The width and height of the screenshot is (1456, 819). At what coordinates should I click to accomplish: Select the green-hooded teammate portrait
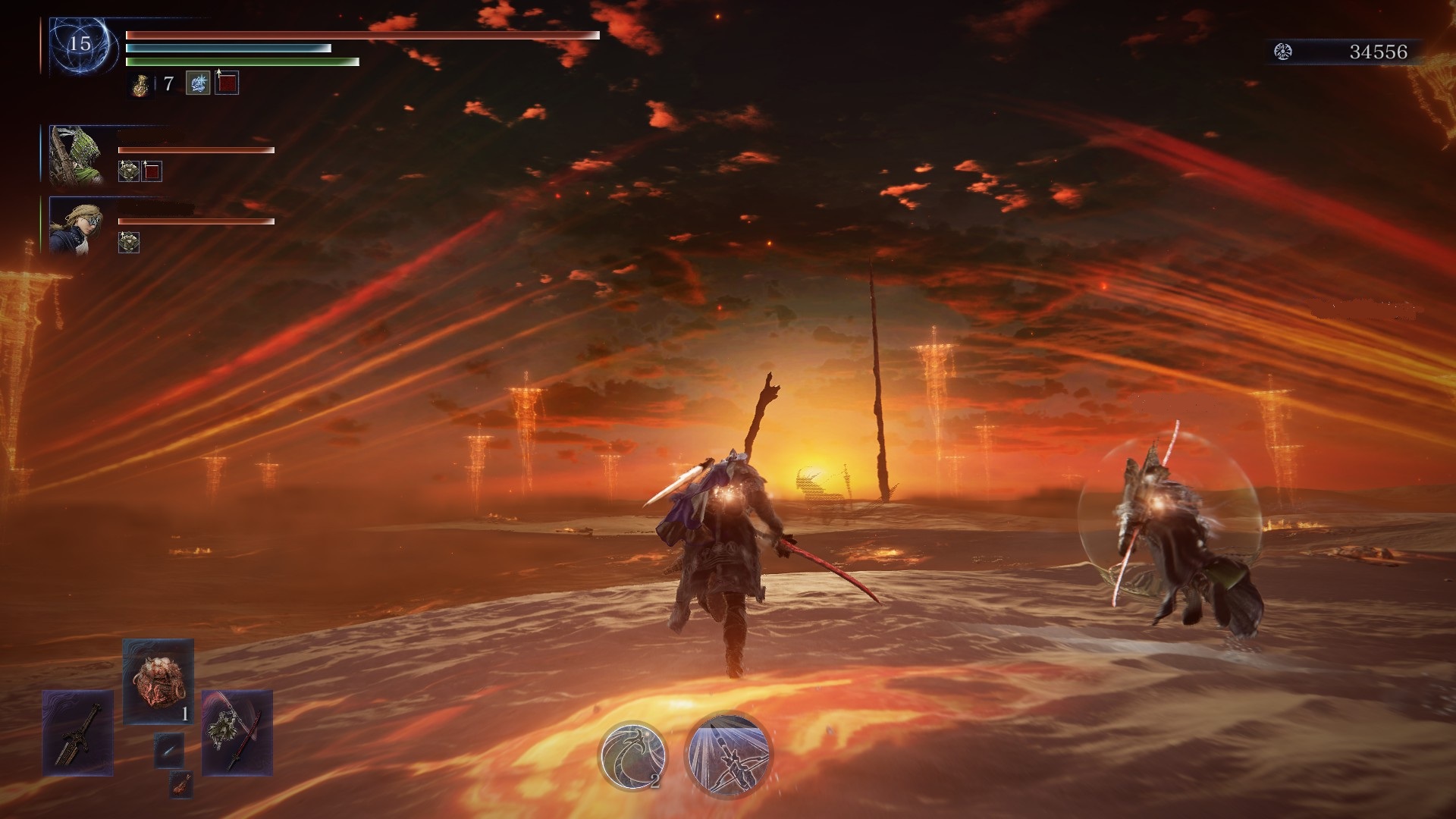pyautogui.click(x=76, y=155)
